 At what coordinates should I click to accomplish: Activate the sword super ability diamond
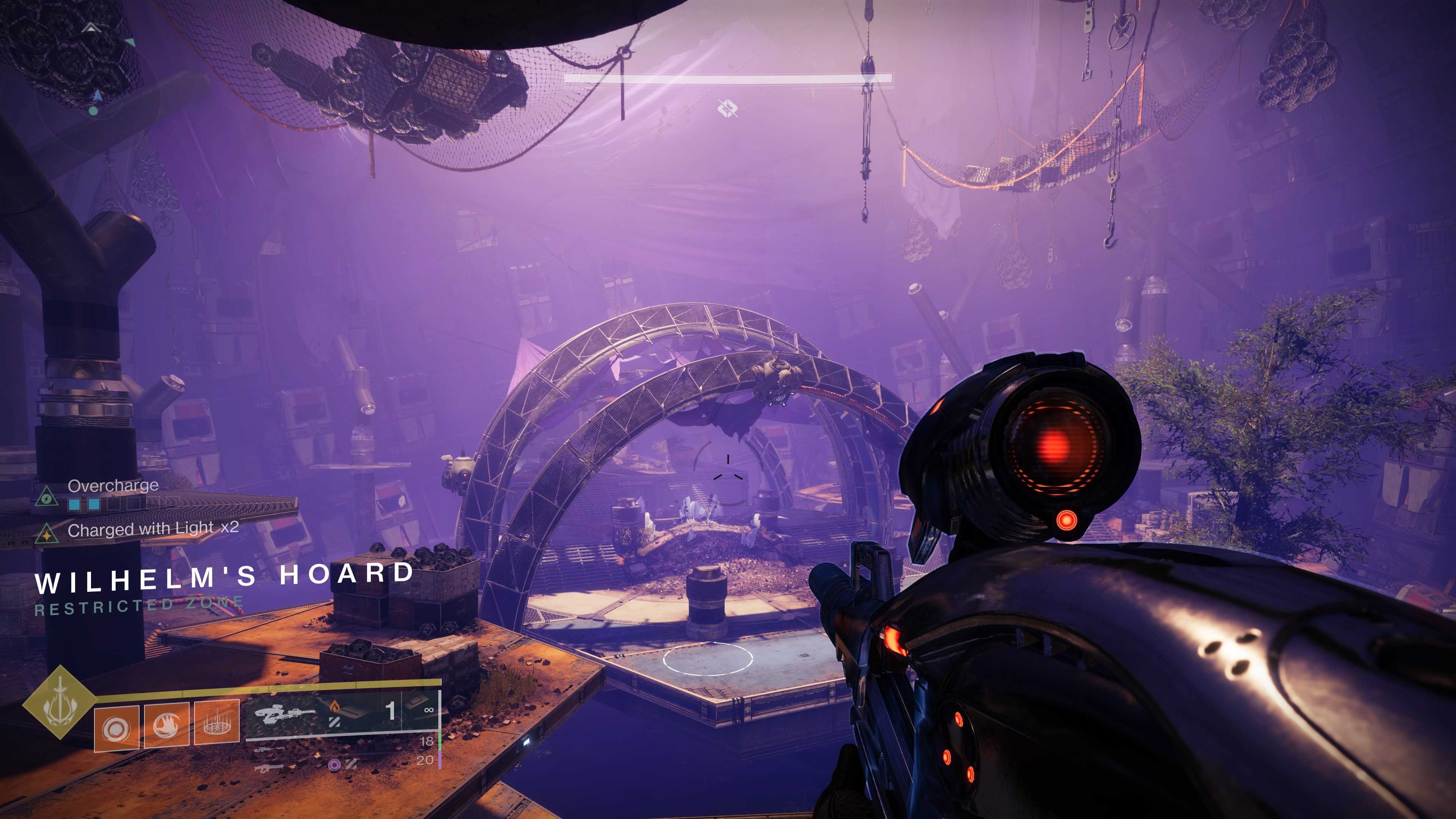[x=60, y=703]
